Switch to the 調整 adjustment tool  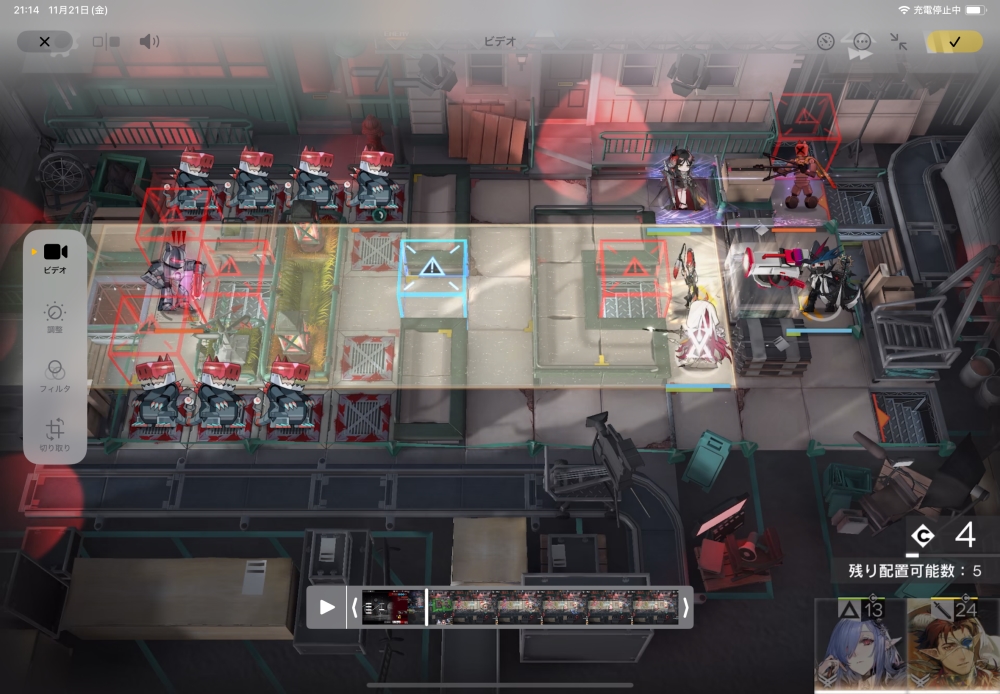tap(55, 318)
